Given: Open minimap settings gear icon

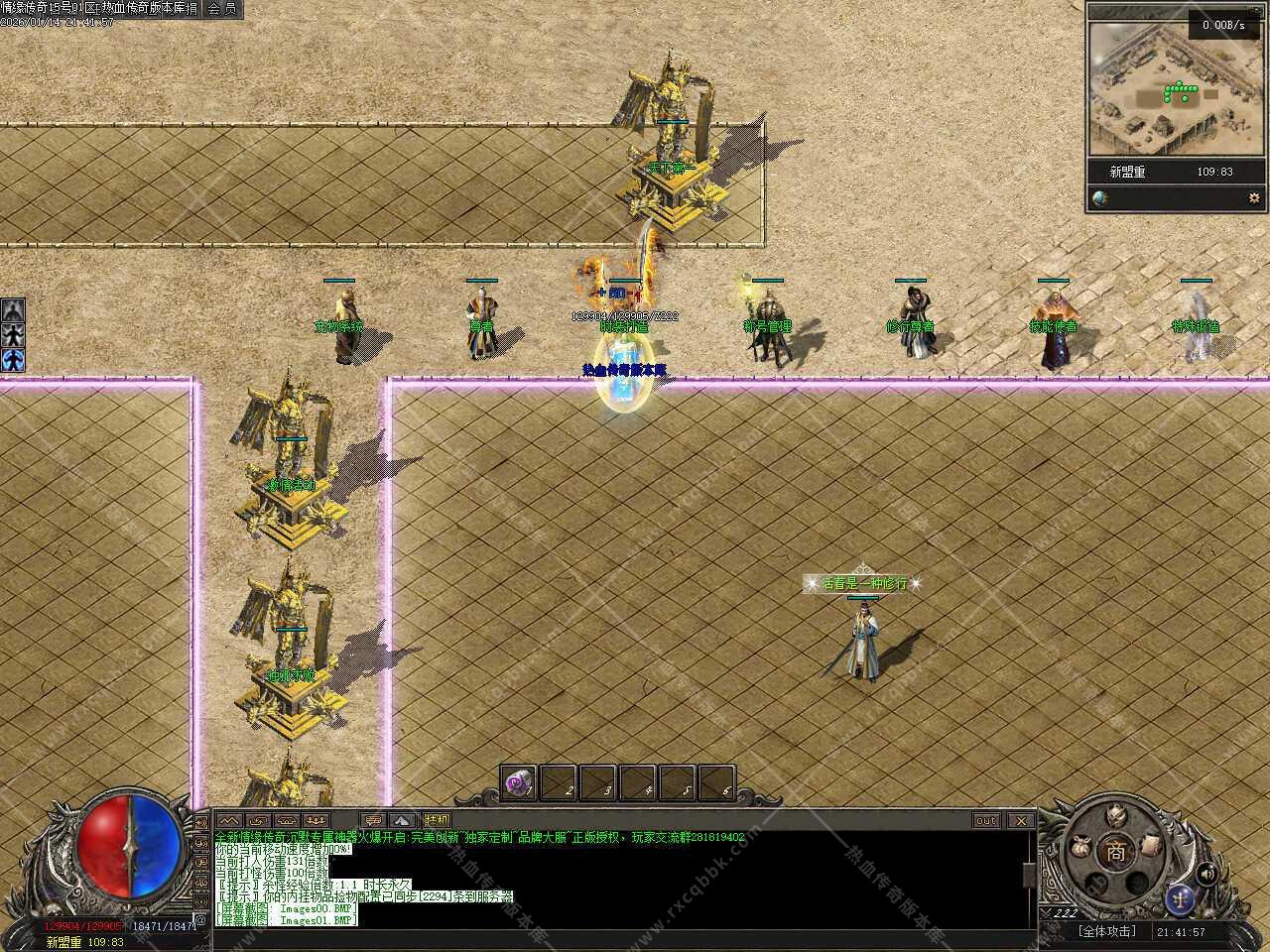Looking at the screenshot, I should [x=1253, y=197].
